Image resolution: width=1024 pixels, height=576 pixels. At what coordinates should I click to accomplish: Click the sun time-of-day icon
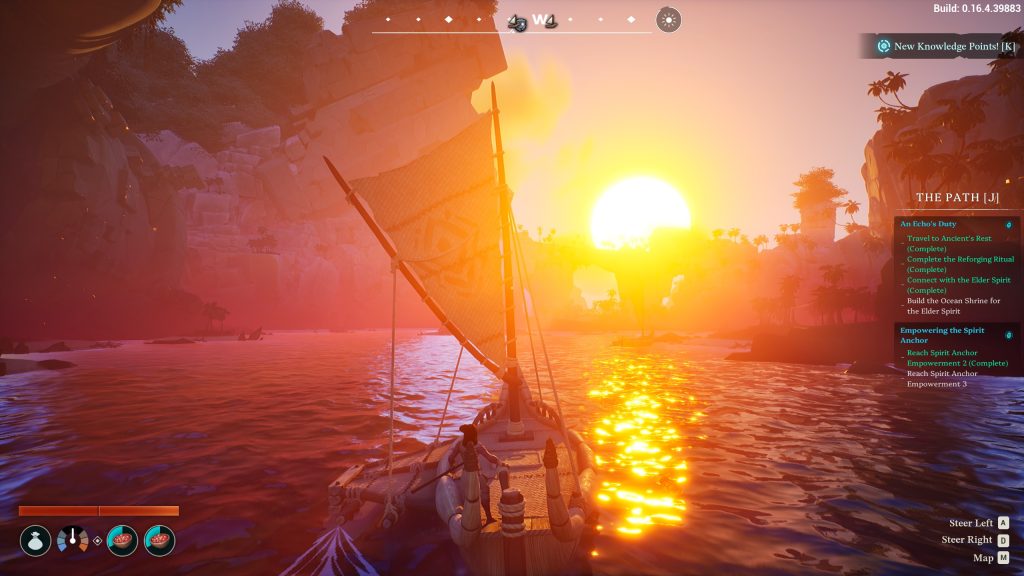[x=669, y=19]
